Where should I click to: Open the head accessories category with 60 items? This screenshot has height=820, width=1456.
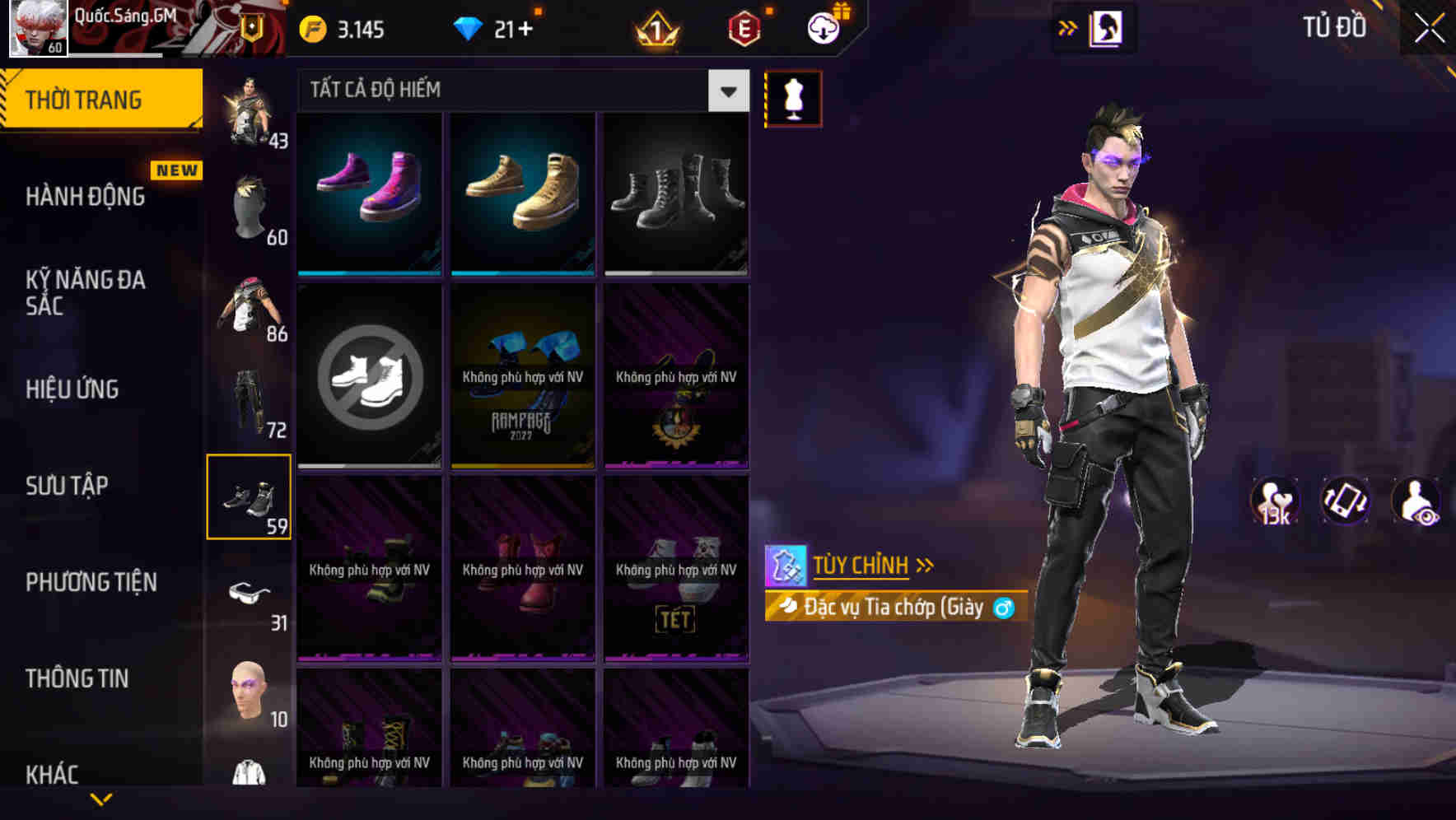coord(249,206)
